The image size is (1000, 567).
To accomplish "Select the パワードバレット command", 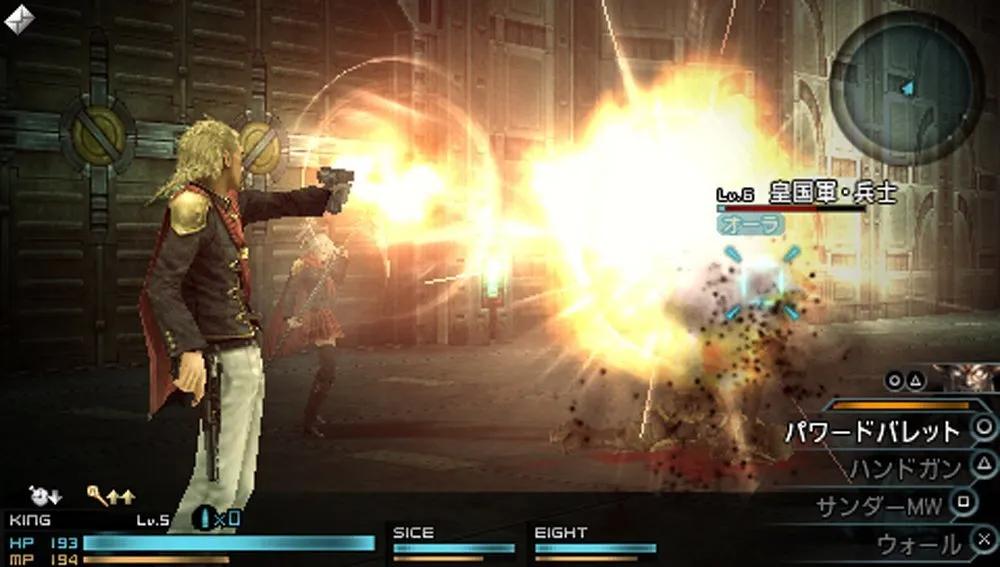I will 872,431.
